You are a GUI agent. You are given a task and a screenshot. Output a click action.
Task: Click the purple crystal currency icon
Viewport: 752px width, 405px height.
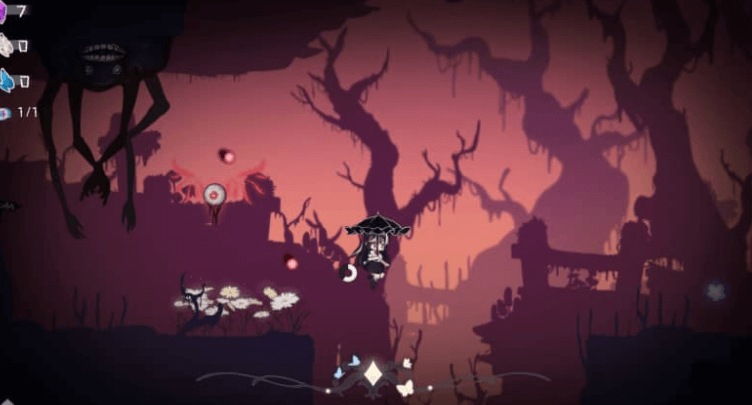(3, 10)
